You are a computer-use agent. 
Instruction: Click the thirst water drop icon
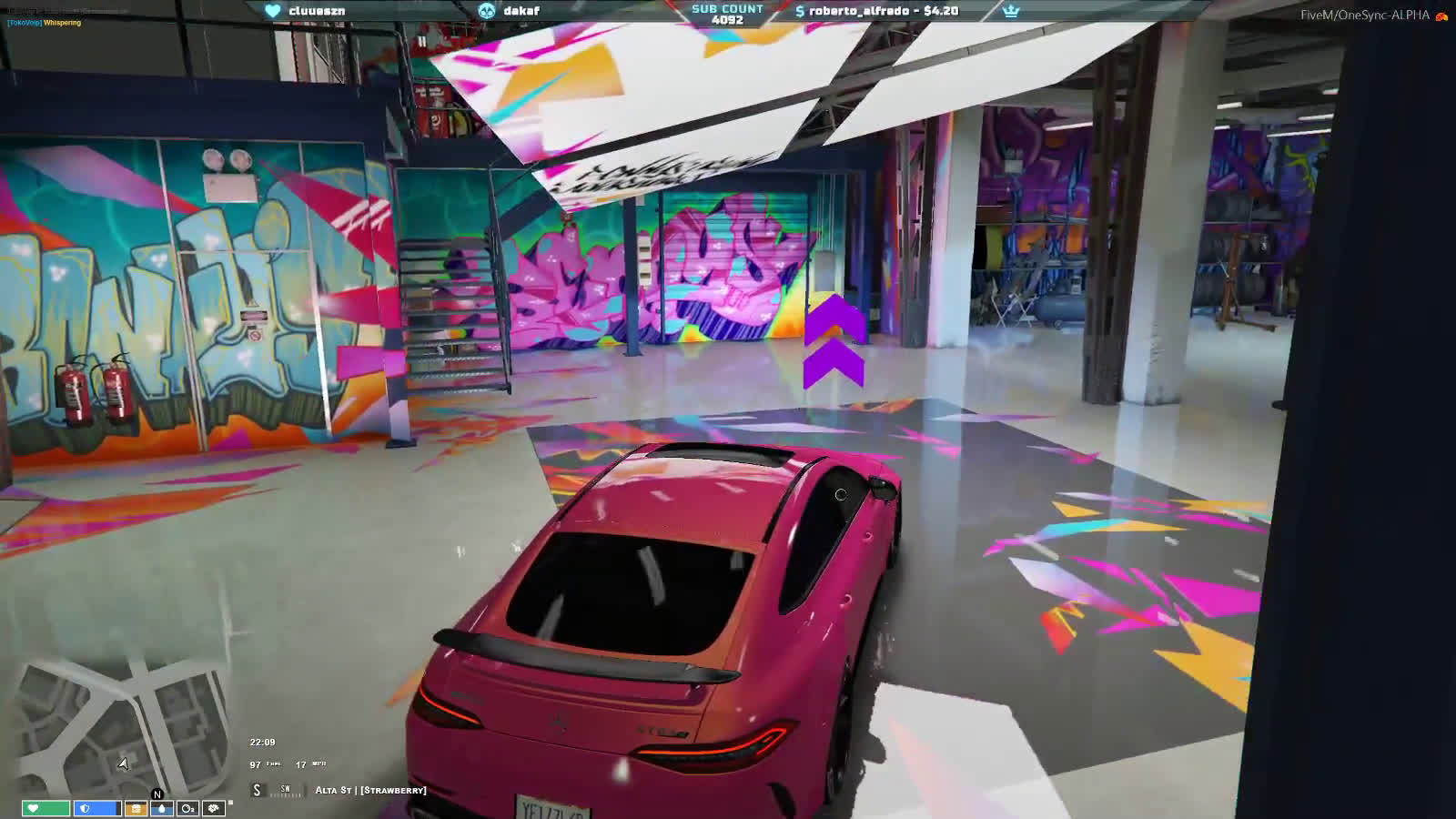162,808
